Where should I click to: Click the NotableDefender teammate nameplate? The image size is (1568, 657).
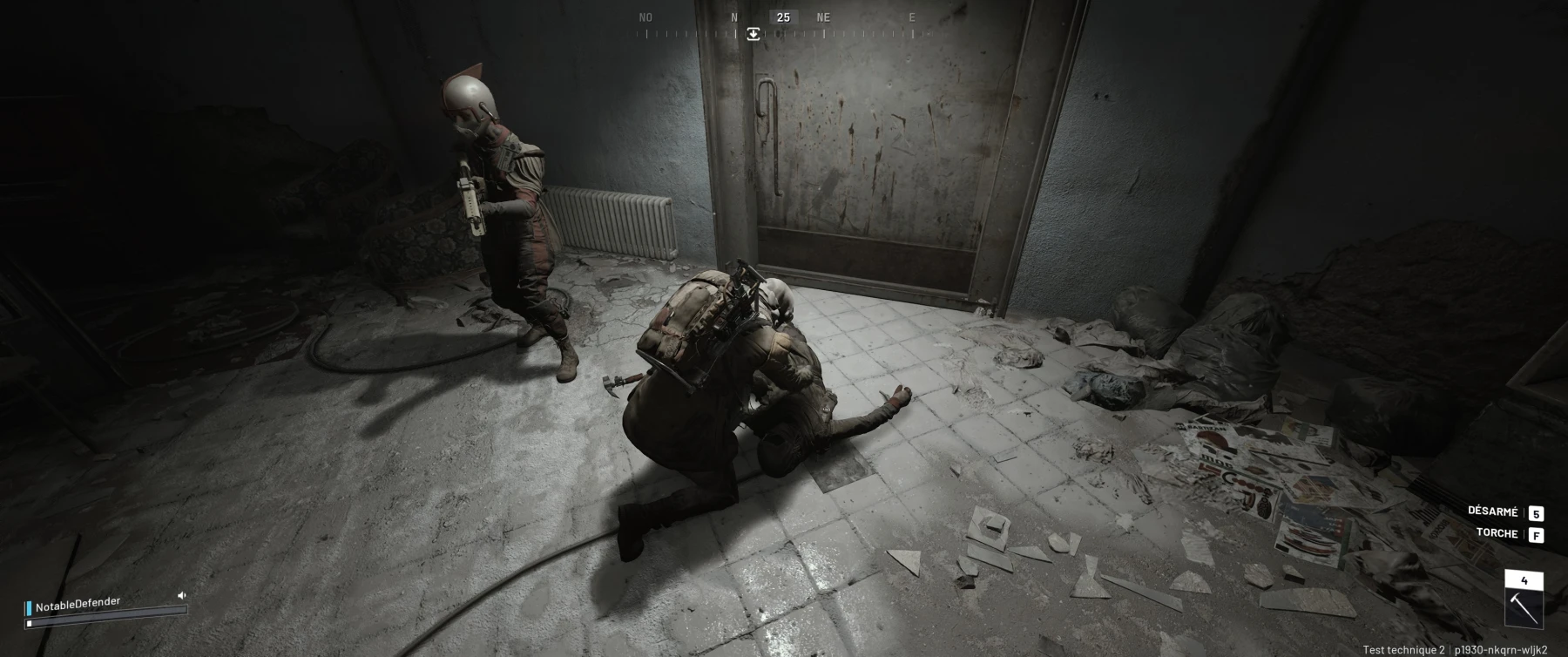(x=78, y=604)
